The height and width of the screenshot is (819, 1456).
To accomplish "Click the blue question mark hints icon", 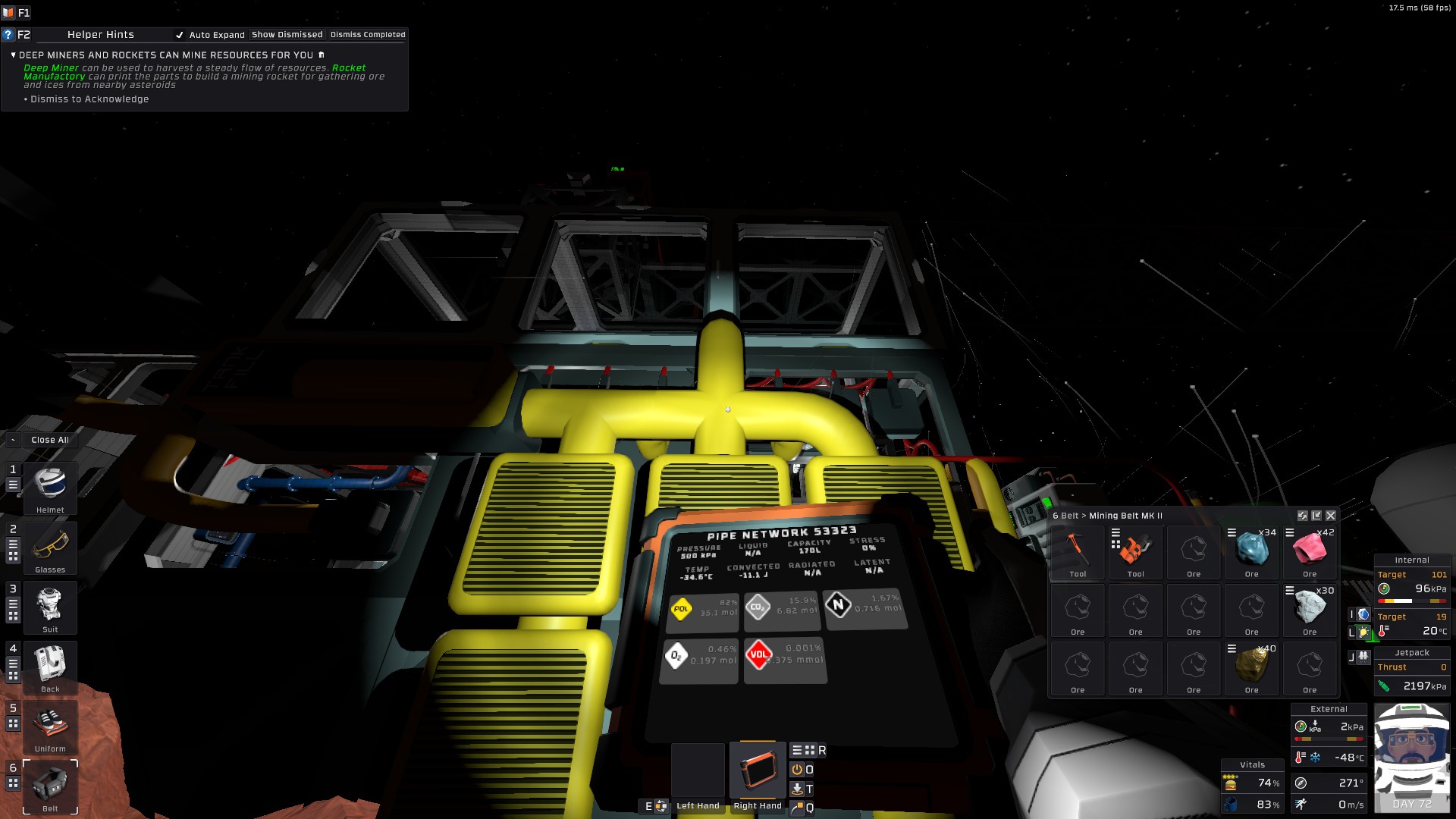I will pyautogui.click(x=8, y=35).
